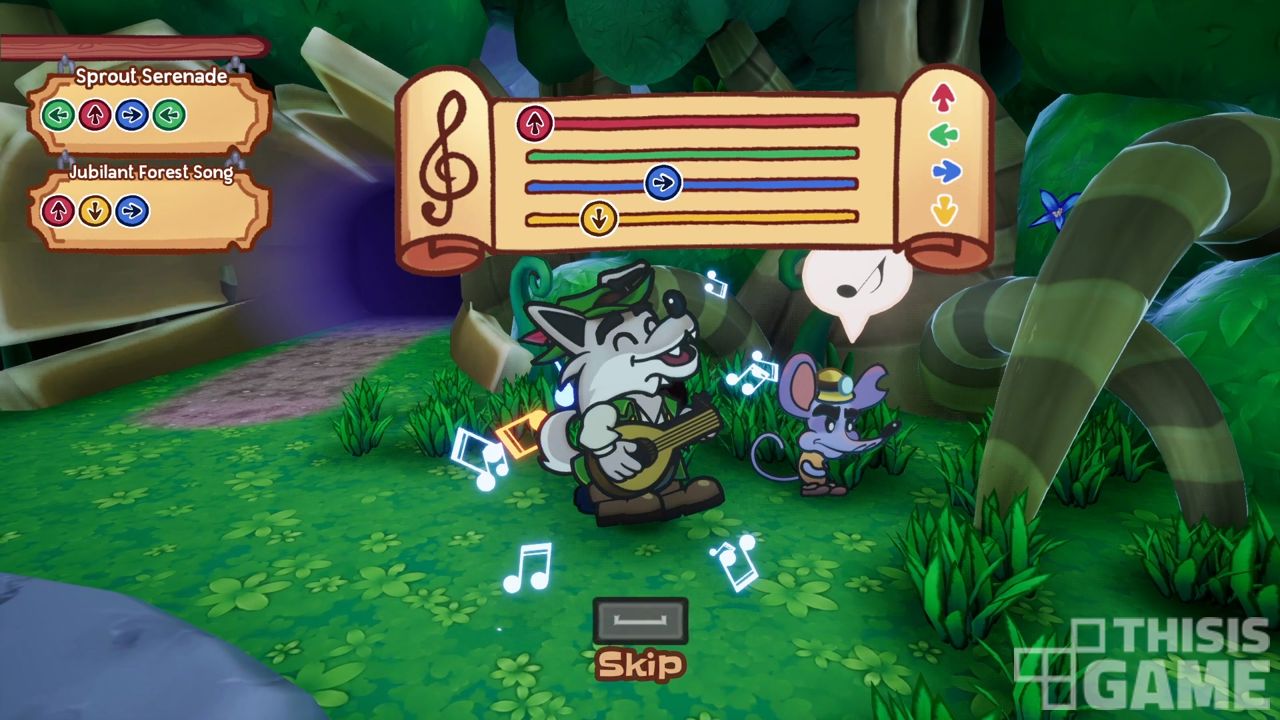Click the red up note on the red staff line
This screenshot has height=720, width=1280.
pyautogui.click(x=535, y=123)
